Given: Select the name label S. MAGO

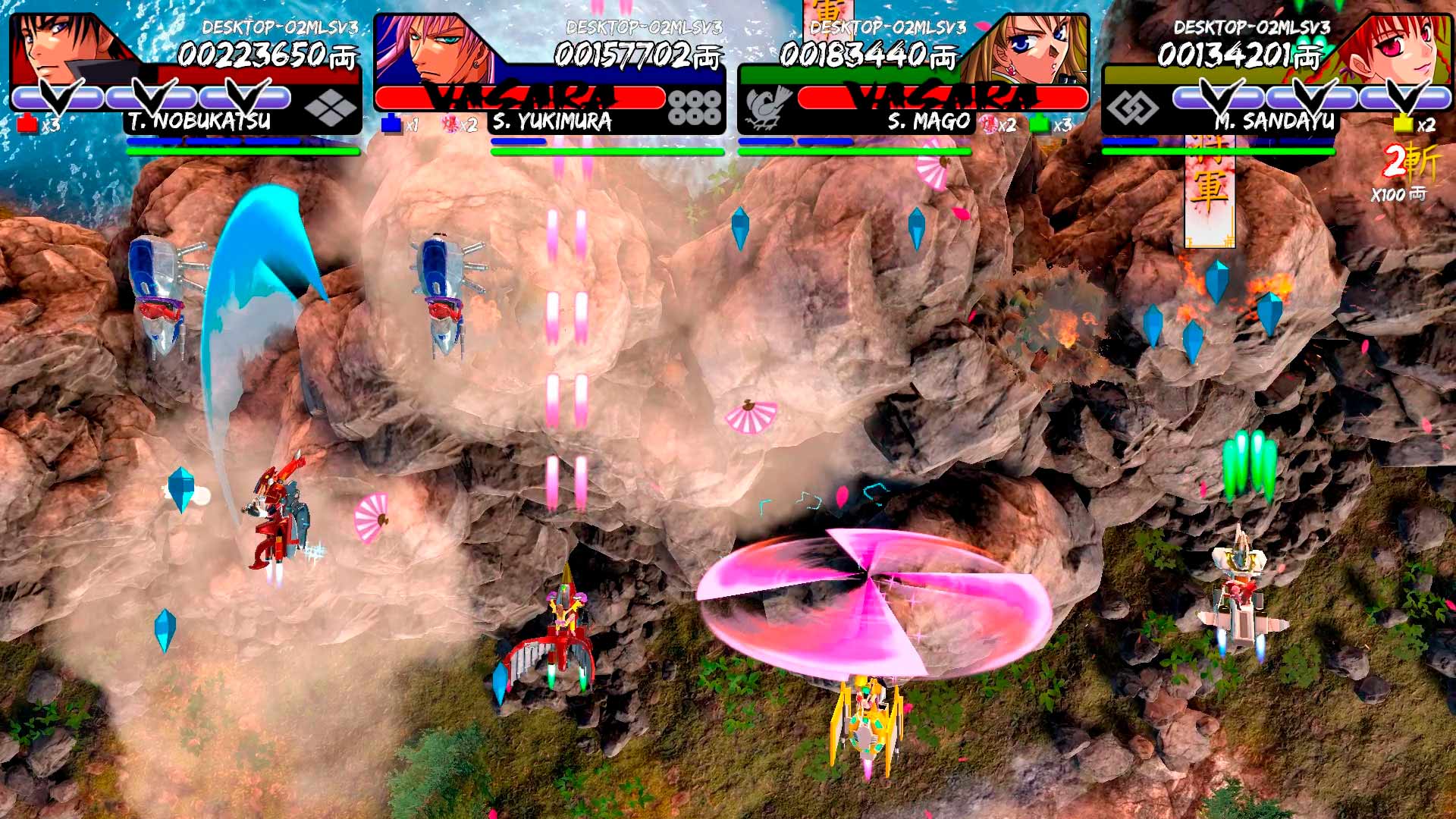Looking at the screenshot, I should (x=929, y=119).
